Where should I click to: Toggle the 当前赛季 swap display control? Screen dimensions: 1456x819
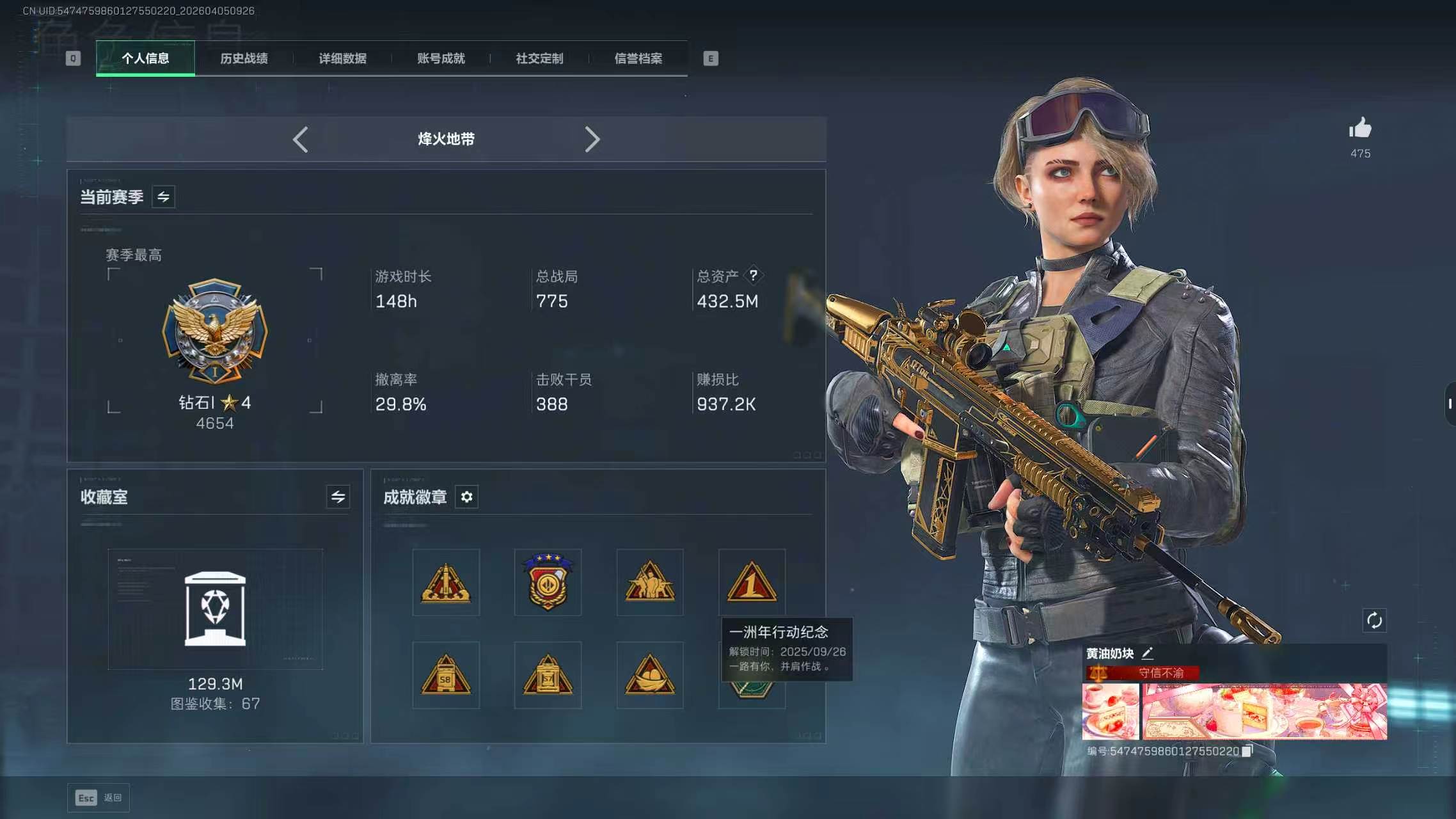click(163, 196)
